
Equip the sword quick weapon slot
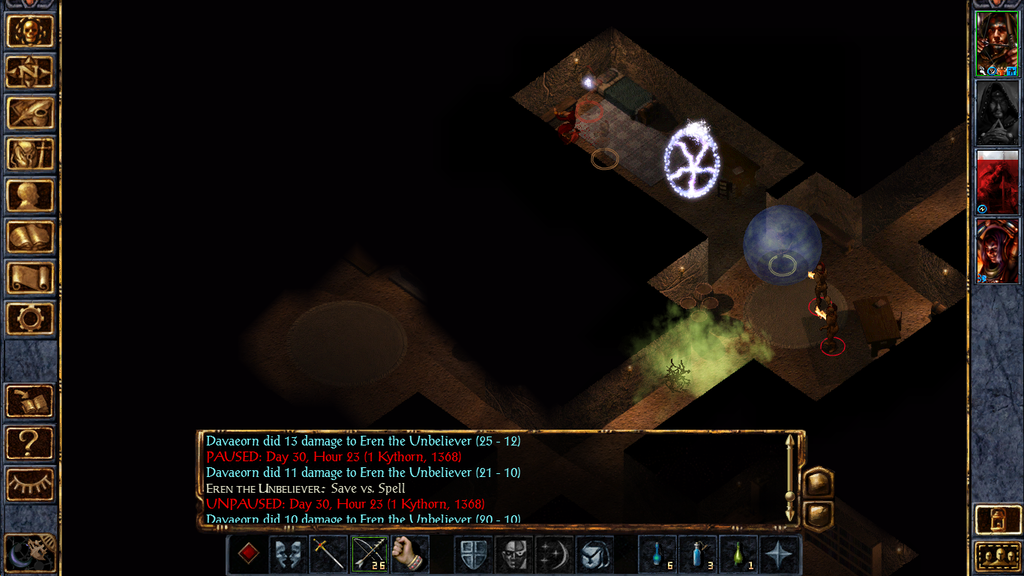pos(329,554)
